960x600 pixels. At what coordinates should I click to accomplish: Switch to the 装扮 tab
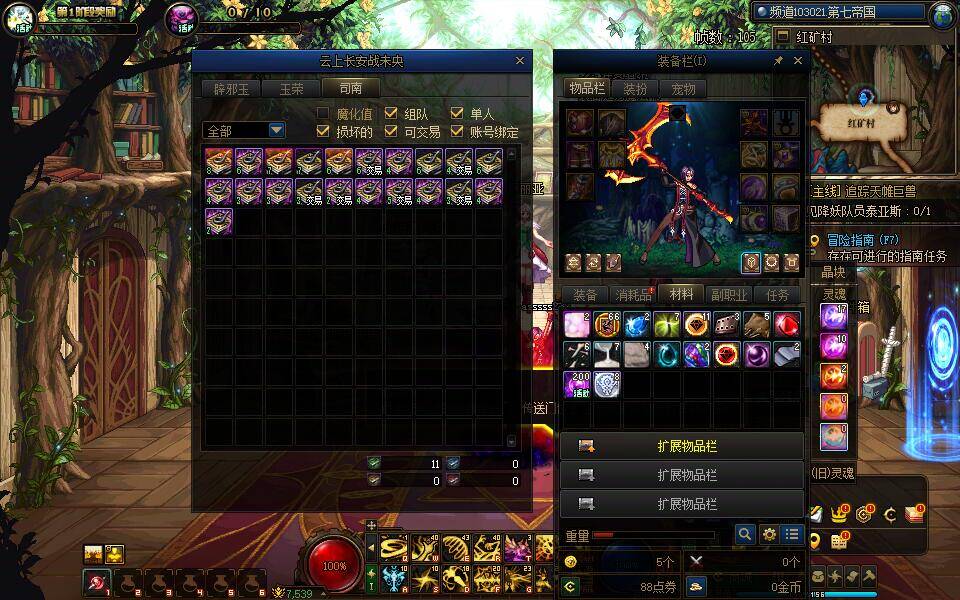[x=635, y=88]
